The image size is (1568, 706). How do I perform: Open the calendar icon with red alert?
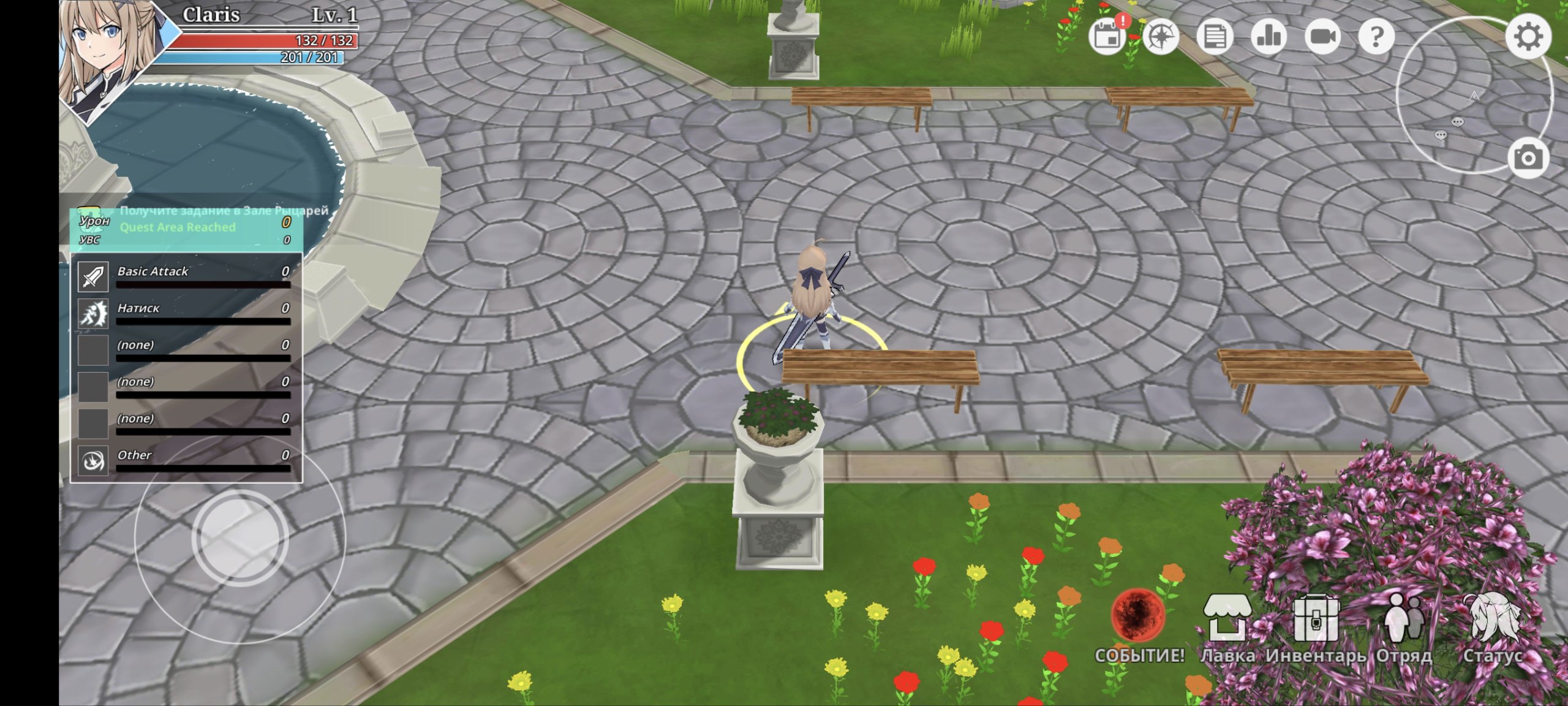tap(1107, 37)
